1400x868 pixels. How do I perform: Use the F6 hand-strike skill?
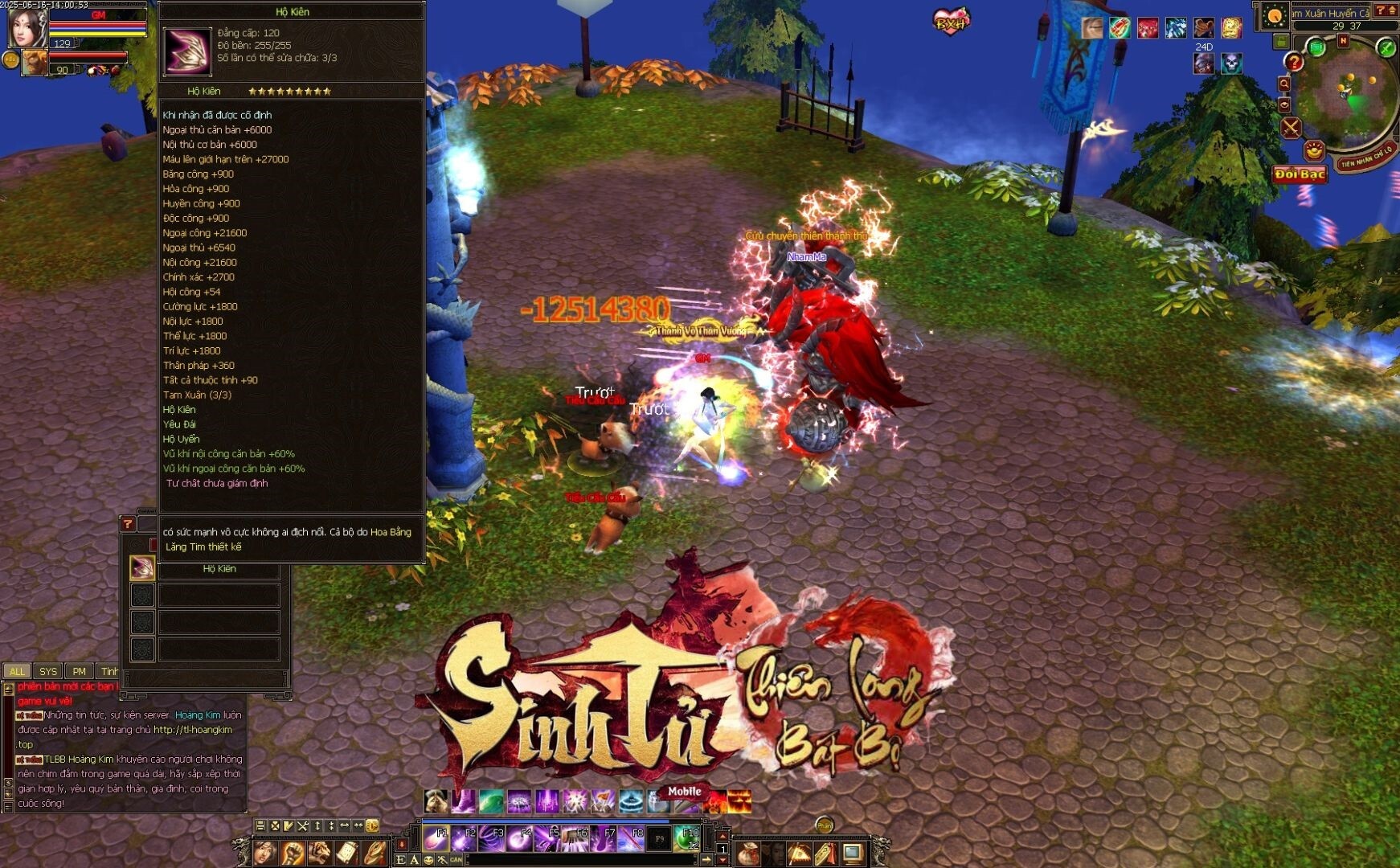[574, 838]
